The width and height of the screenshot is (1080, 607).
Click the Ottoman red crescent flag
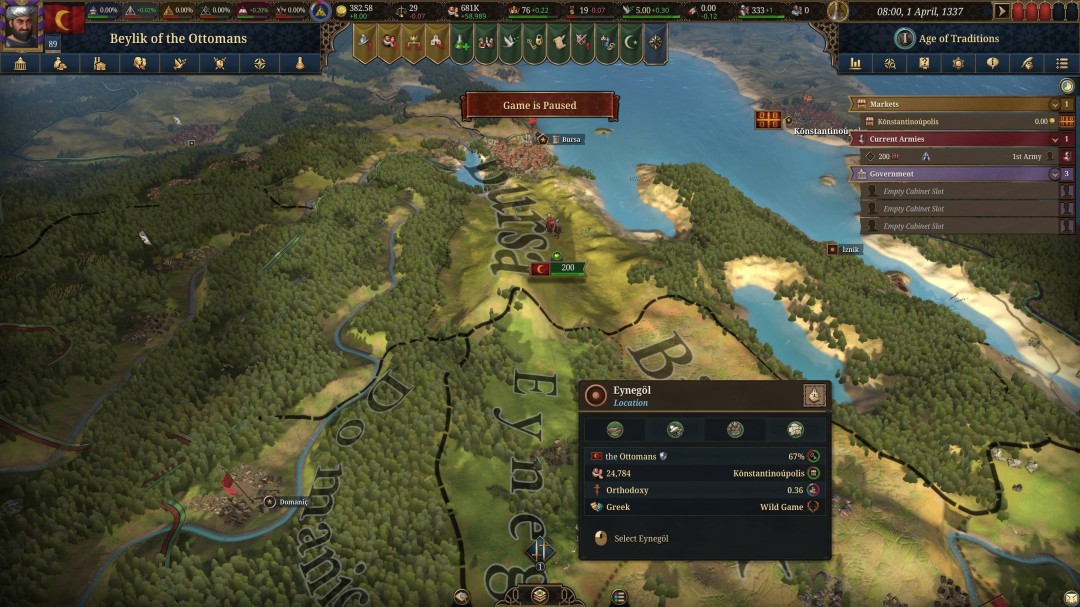pos(64,18)
